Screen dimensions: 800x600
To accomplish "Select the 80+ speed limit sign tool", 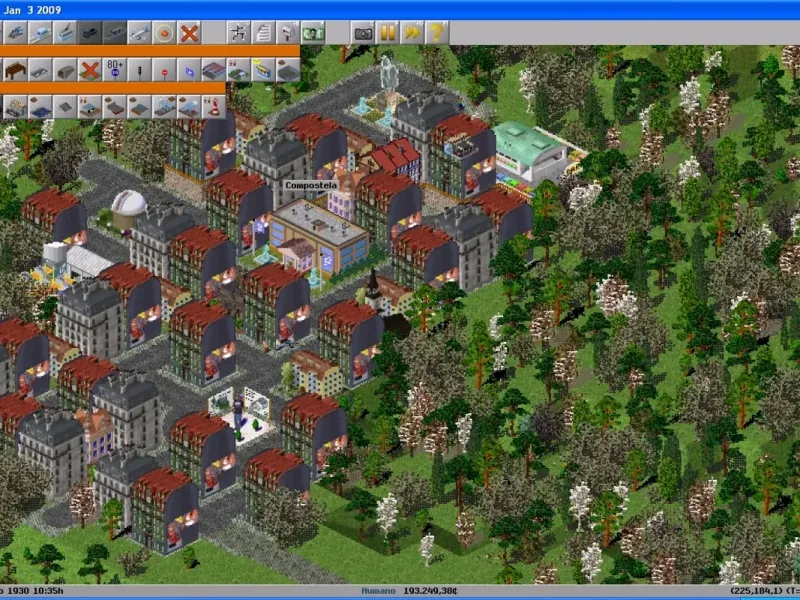I will 115,70.
